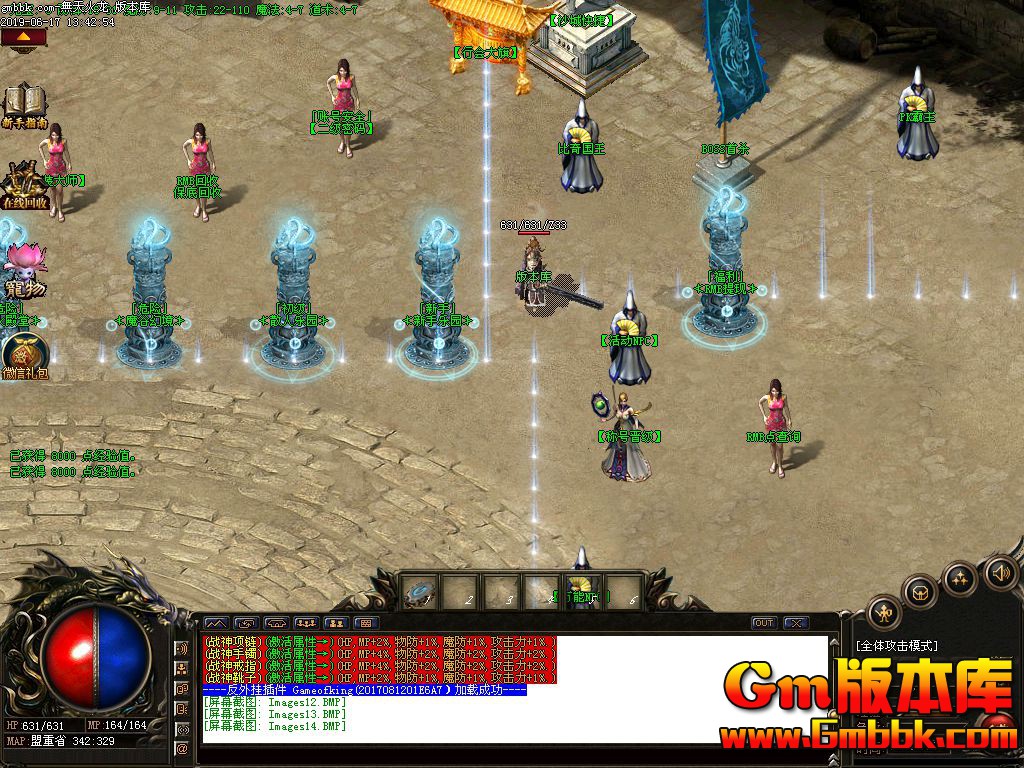Click the @ button beside chat
The width and height of the screenshot is (1024, 768).
pos(182,748)
